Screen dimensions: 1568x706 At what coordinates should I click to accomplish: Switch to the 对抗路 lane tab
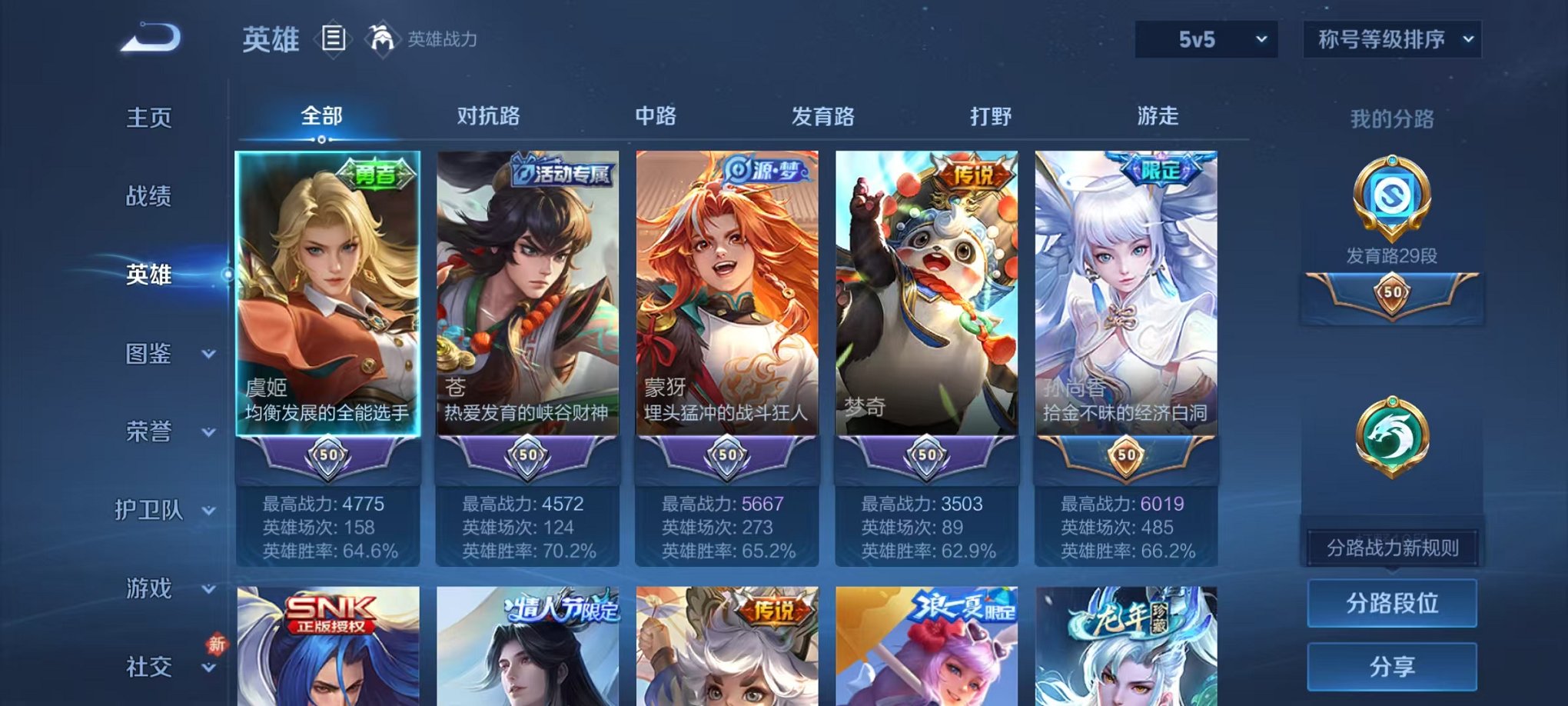[x=490, y=117]
